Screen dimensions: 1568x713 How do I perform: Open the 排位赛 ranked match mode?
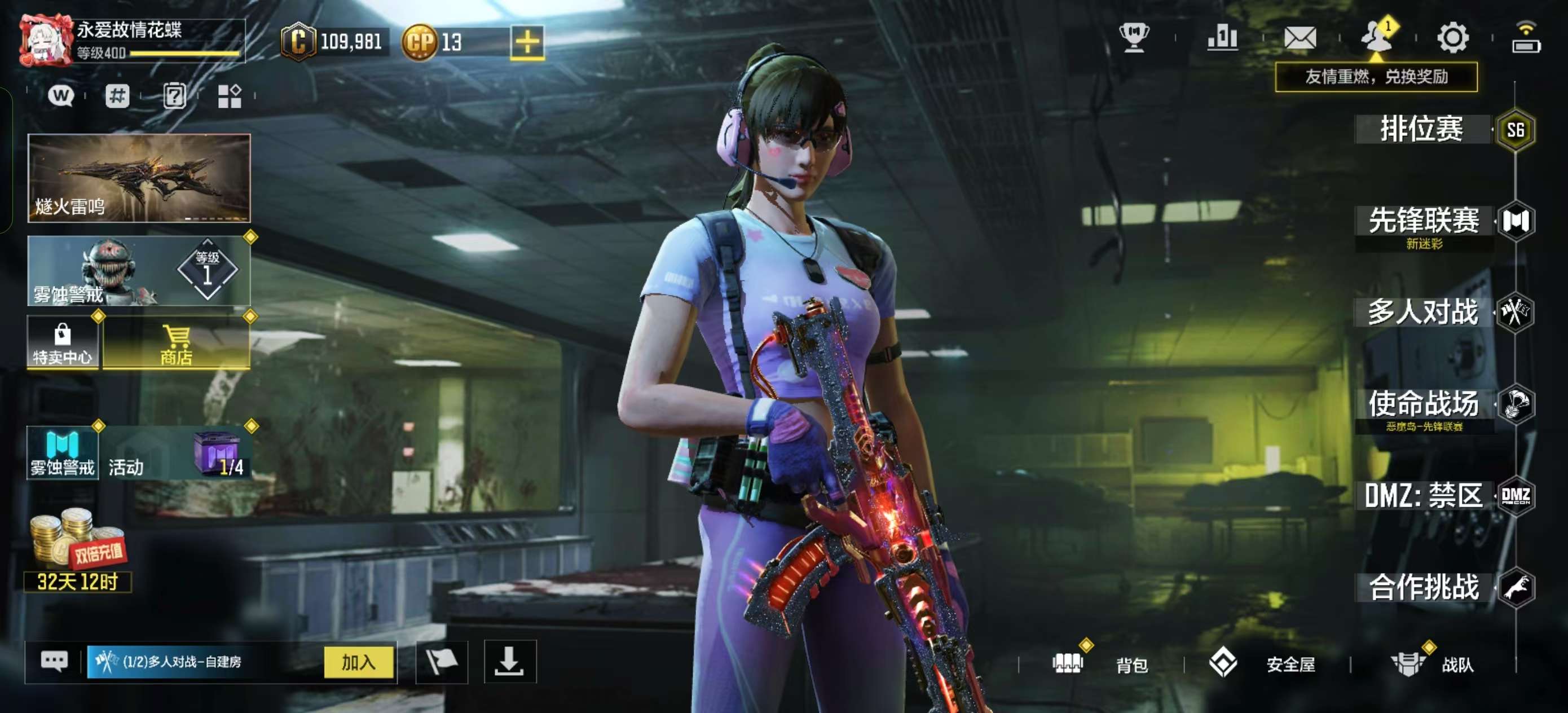pyautogui.click(x=1422, y=129)
